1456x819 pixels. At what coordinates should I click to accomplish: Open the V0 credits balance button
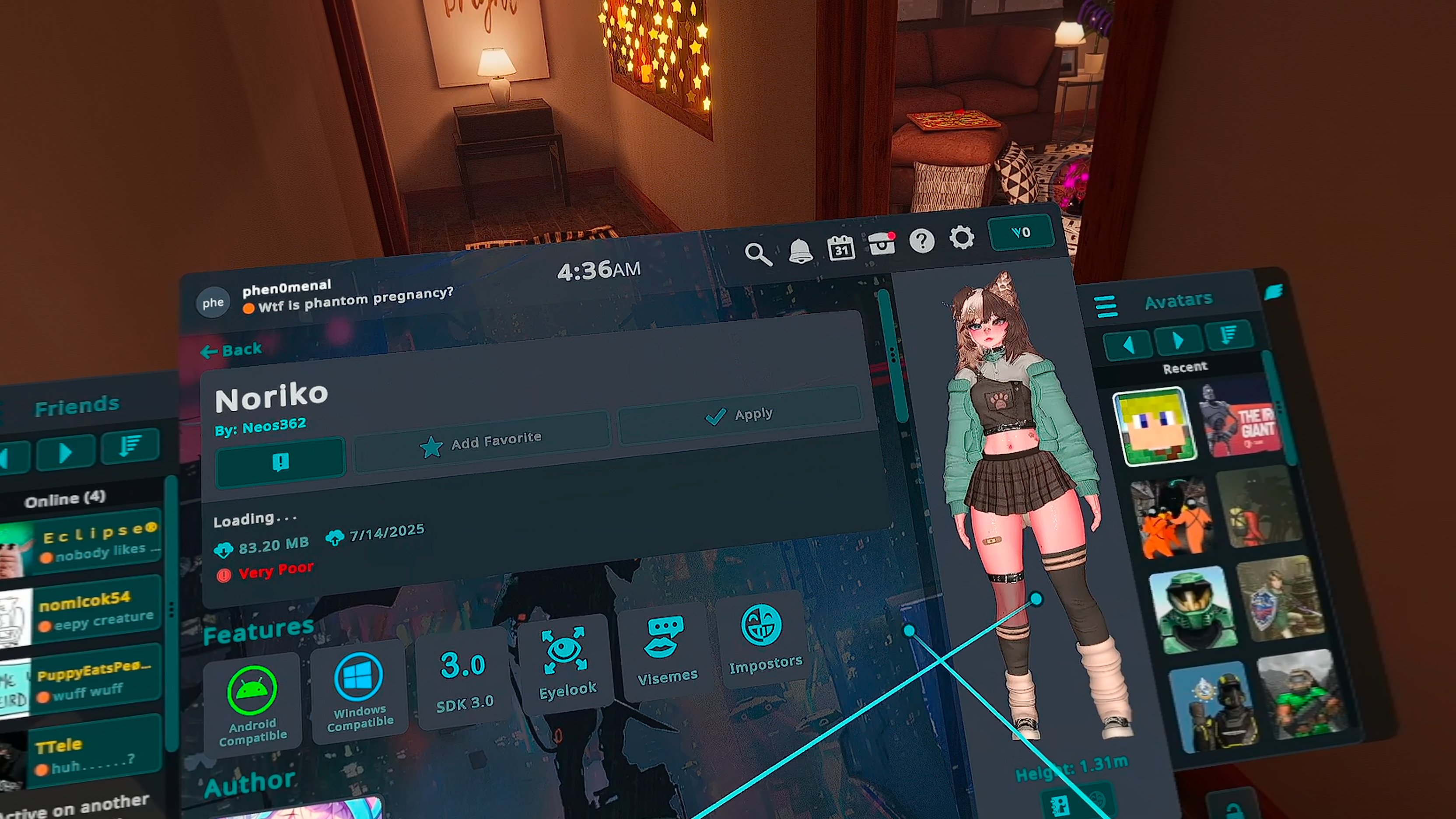point(1021,232)
